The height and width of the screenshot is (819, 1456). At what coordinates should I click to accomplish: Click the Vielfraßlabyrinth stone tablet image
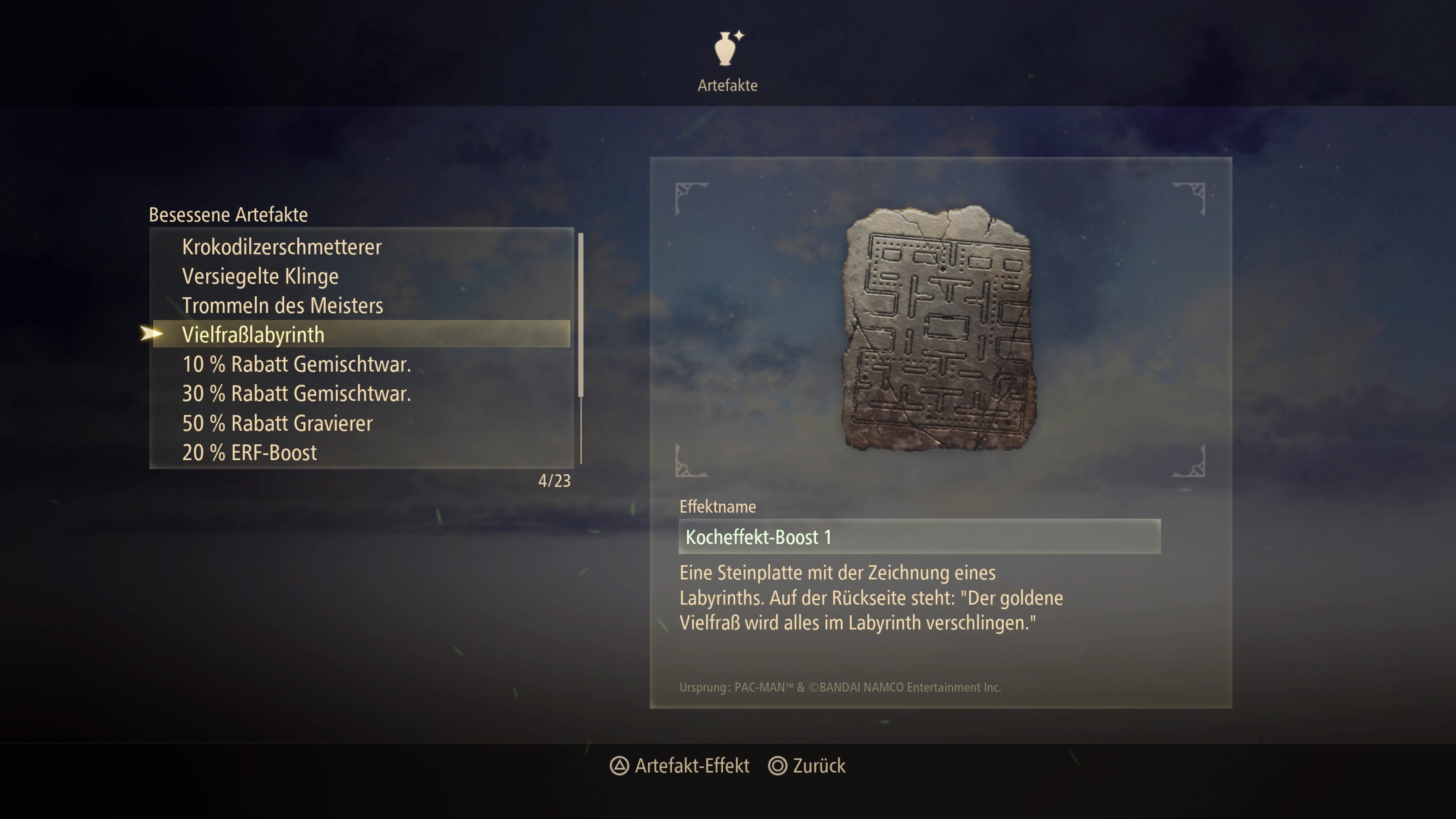(939, 328)
